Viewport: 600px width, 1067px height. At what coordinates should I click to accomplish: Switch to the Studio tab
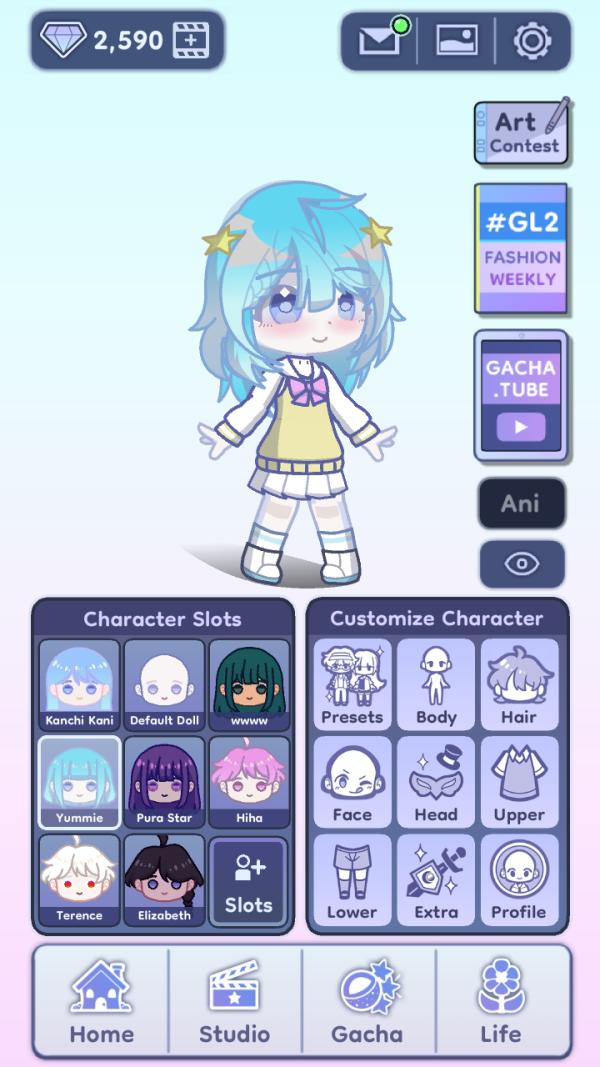pyautogui.click(x=234, y=1003)
